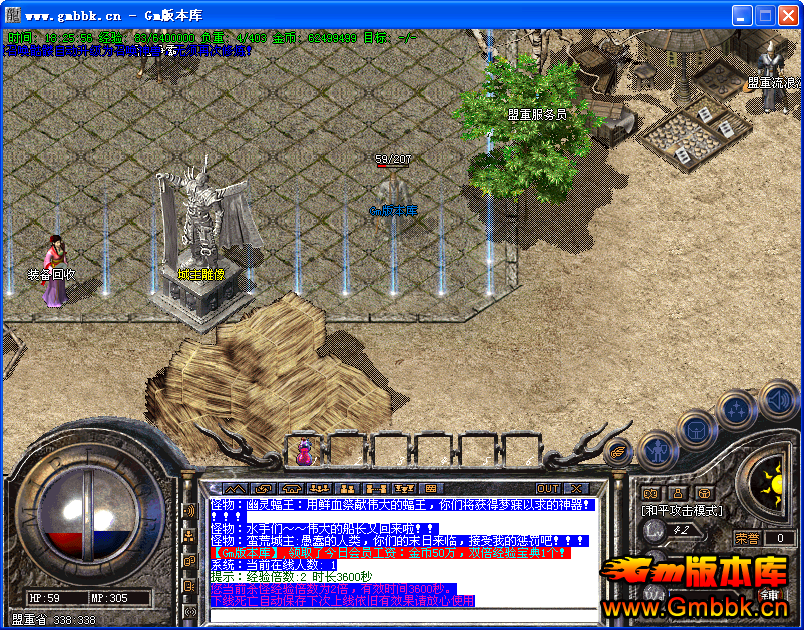Toggle sound with the speaker round button
Screen dimensions: 804x630
click(x=779, y=399)
